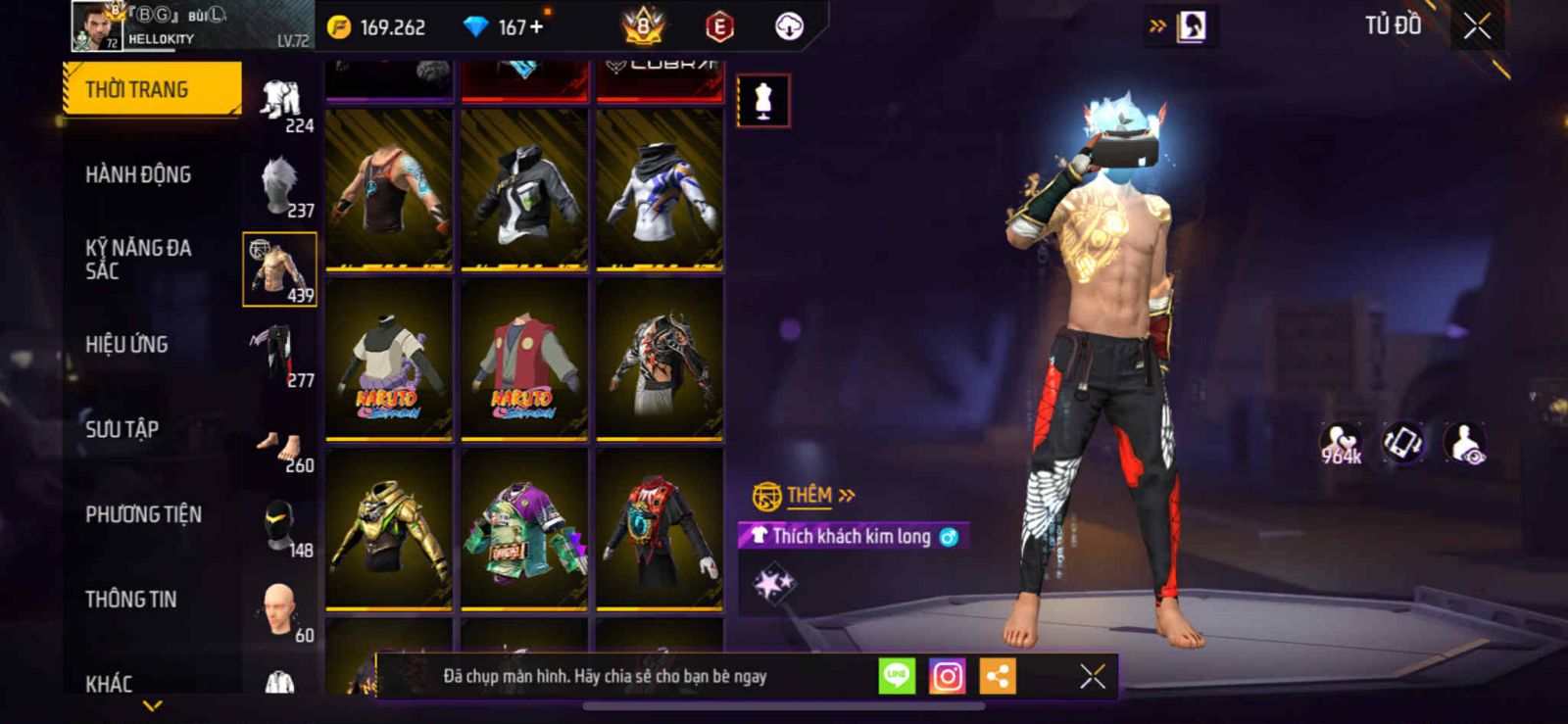Viewport: 1568px width, 724px height.
Task: Open Kỹ Năng Đa Sắc menu
Action: [x=138, y=259]
